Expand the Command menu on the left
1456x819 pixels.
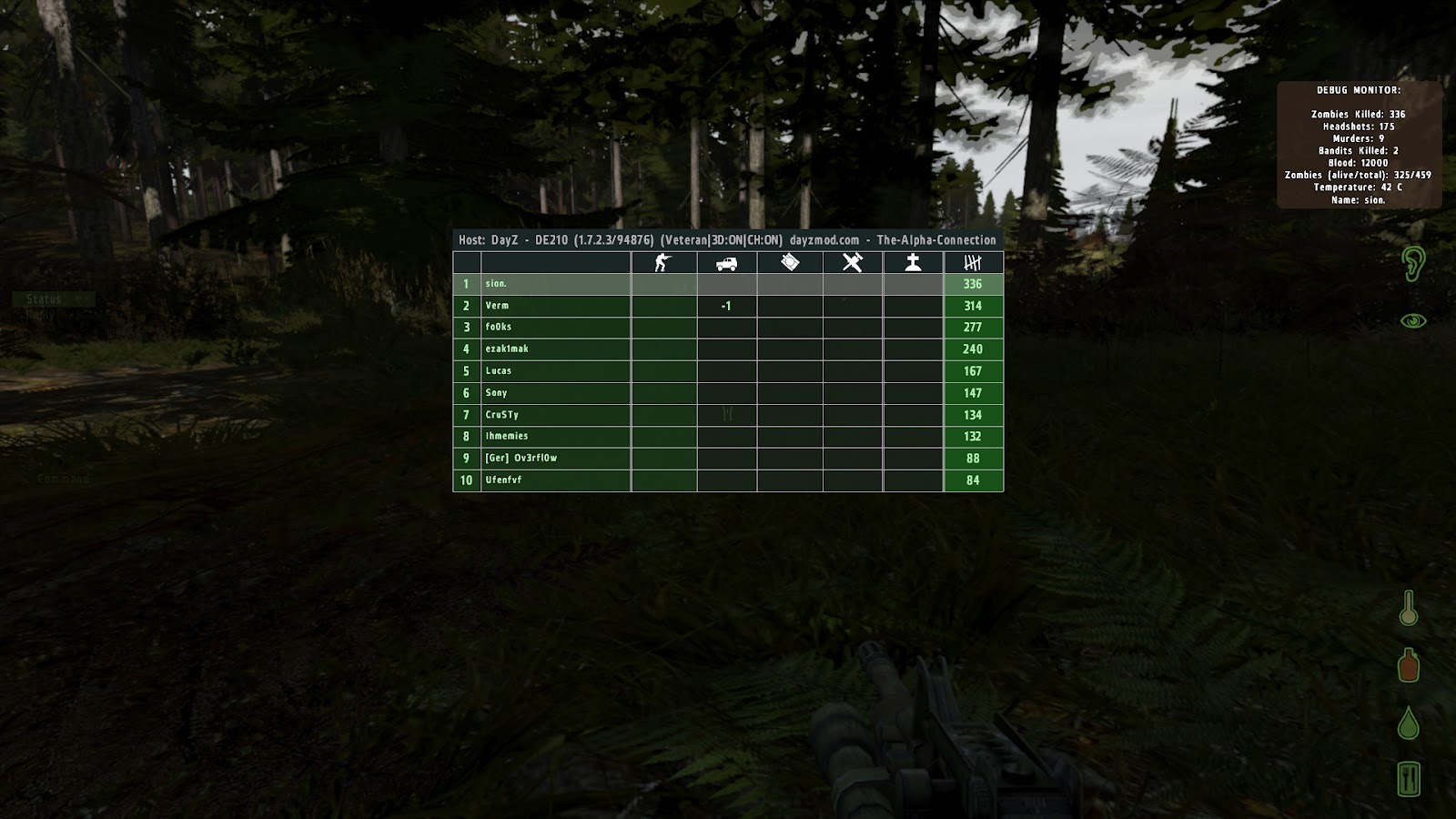[x=62, y=477]
